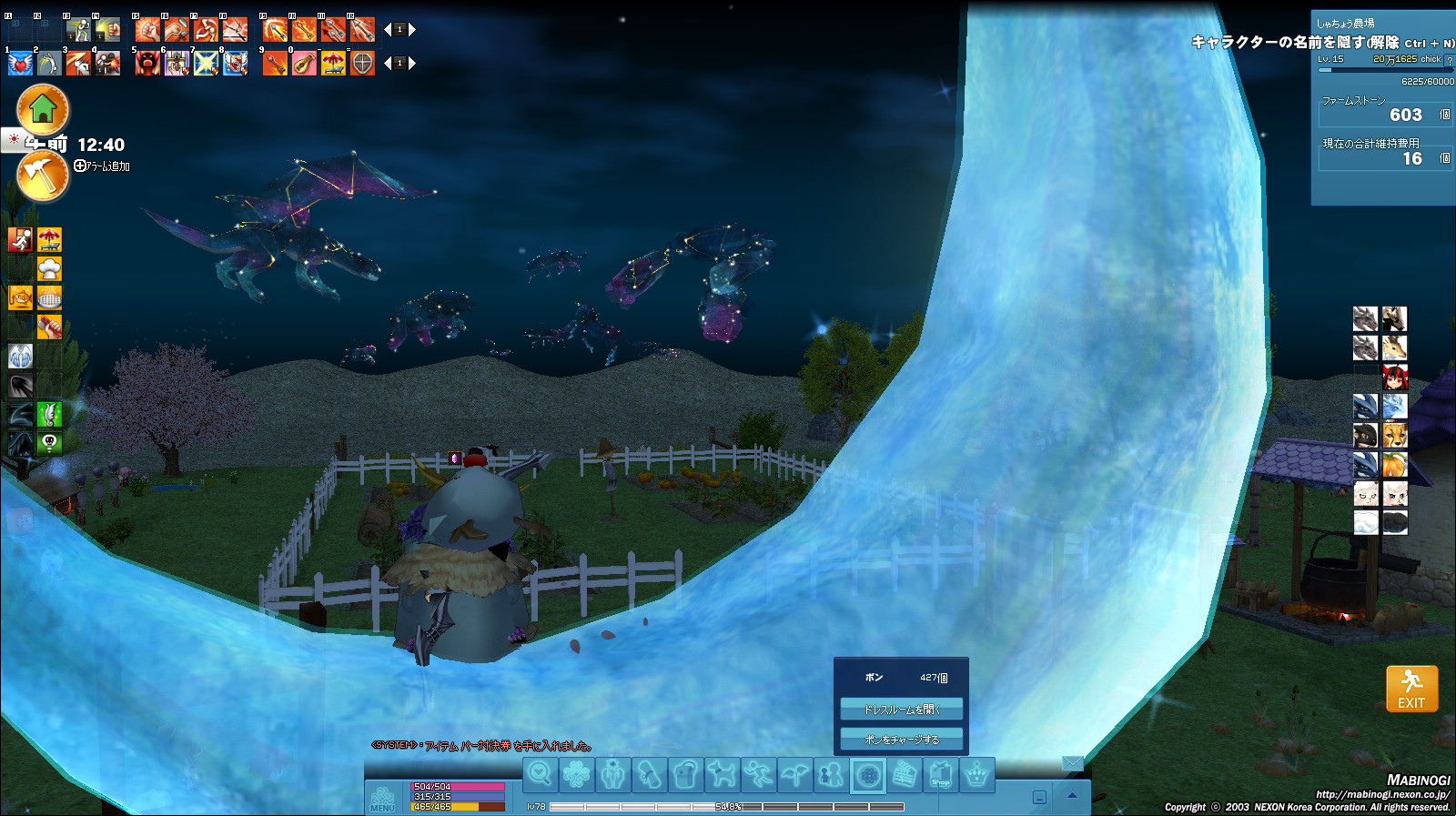Open the dressing room (ドレスルームを開く)
Screen dimensions: 1456x816
tap(901, 710)
